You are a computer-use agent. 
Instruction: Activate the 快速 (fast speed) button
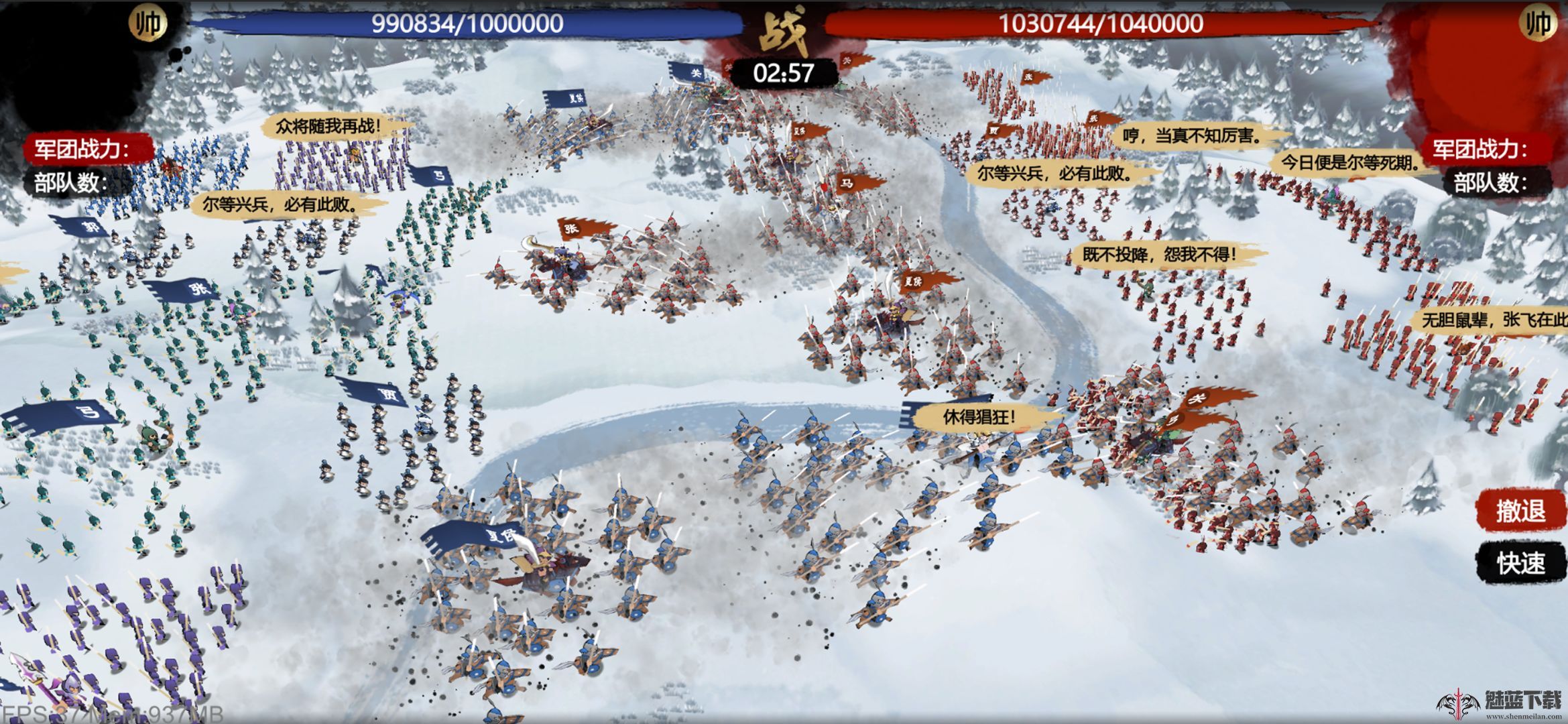click(1520, 563)
